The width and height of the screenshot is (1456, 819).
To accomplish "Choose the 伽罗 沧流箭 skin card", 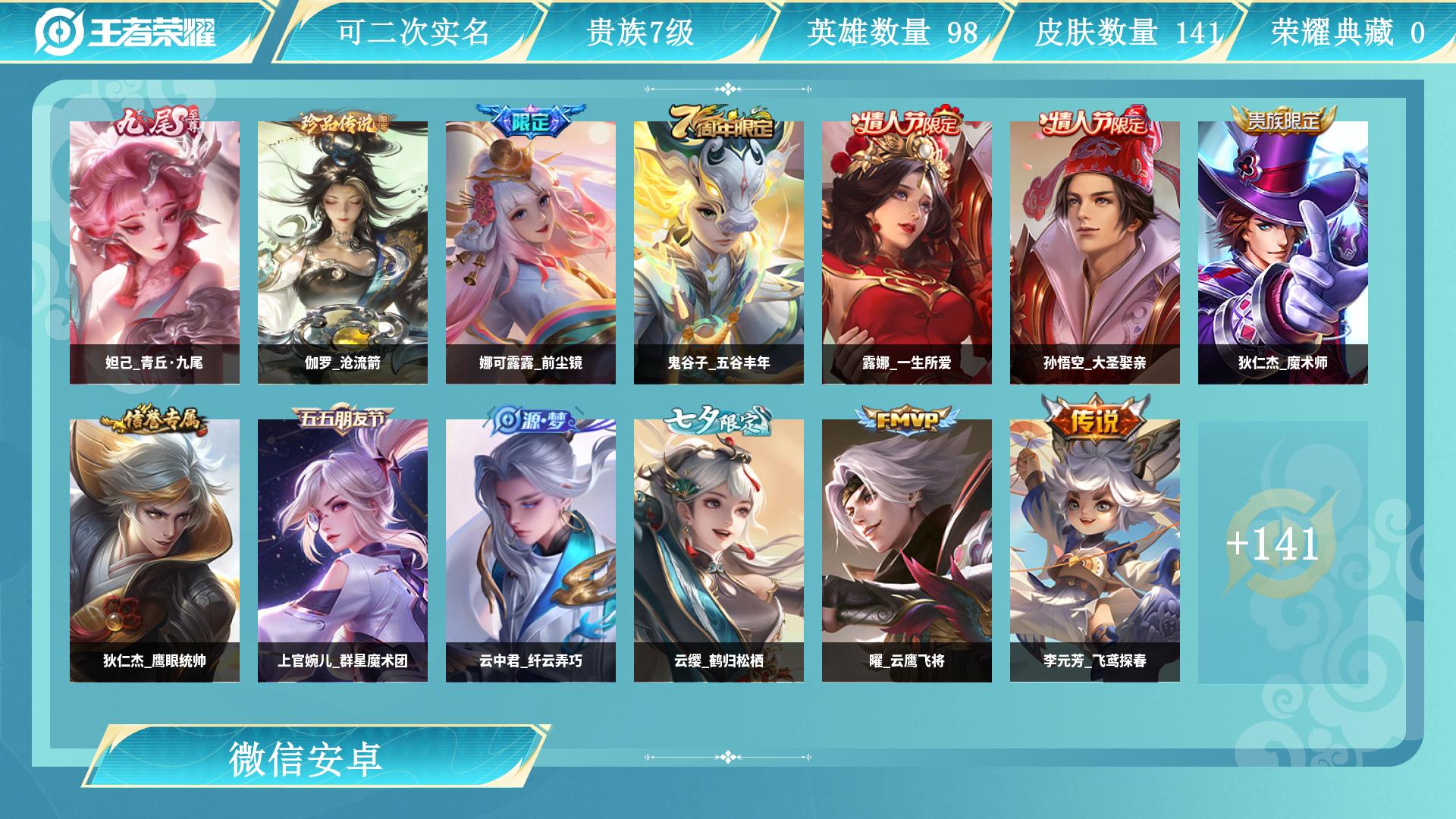I will [x=343, y=253].
